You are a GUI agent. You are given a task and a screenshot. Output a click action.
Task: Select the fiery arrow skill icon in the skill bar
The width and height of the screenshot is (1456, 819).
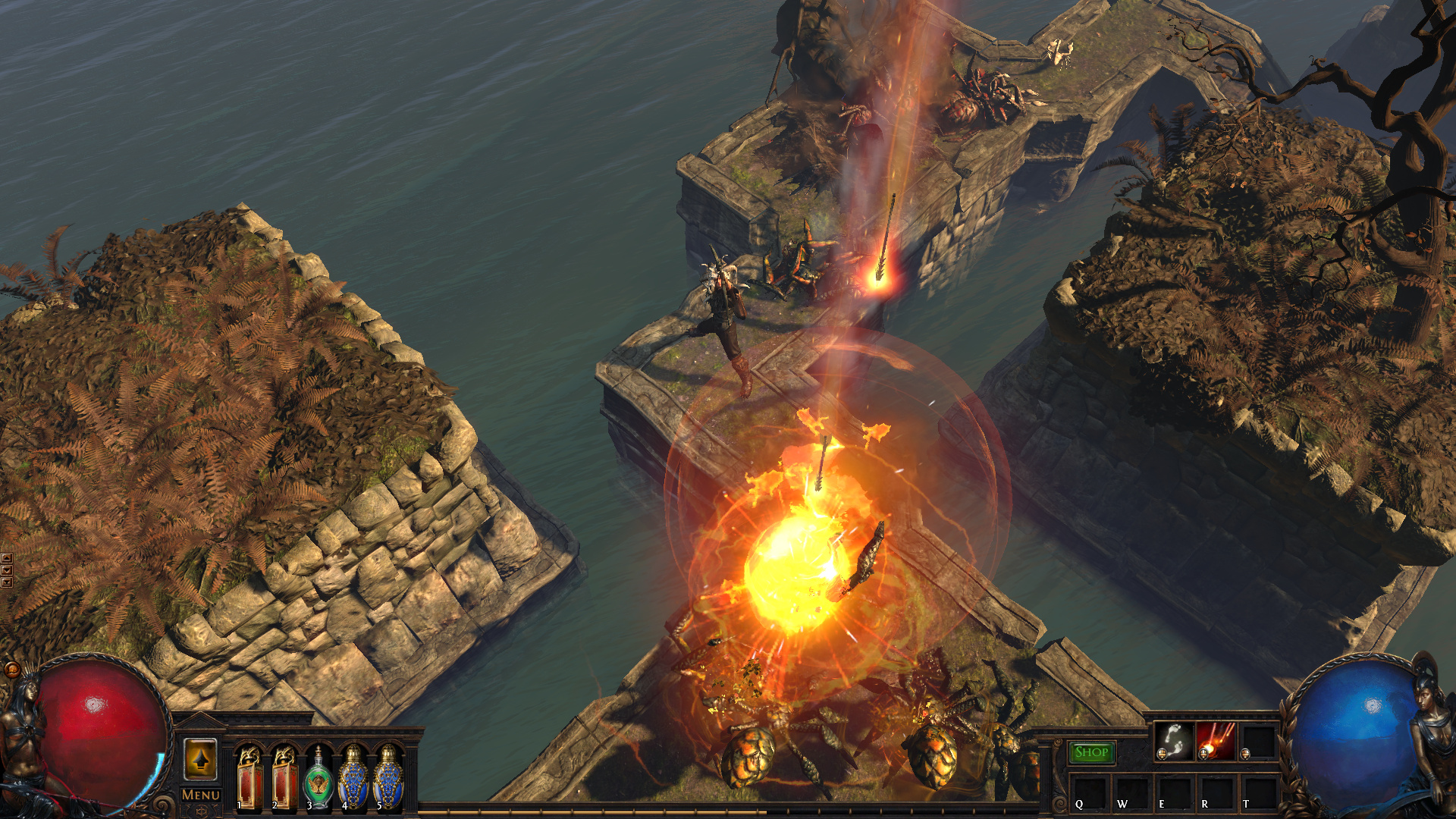tap(1216, 742)
